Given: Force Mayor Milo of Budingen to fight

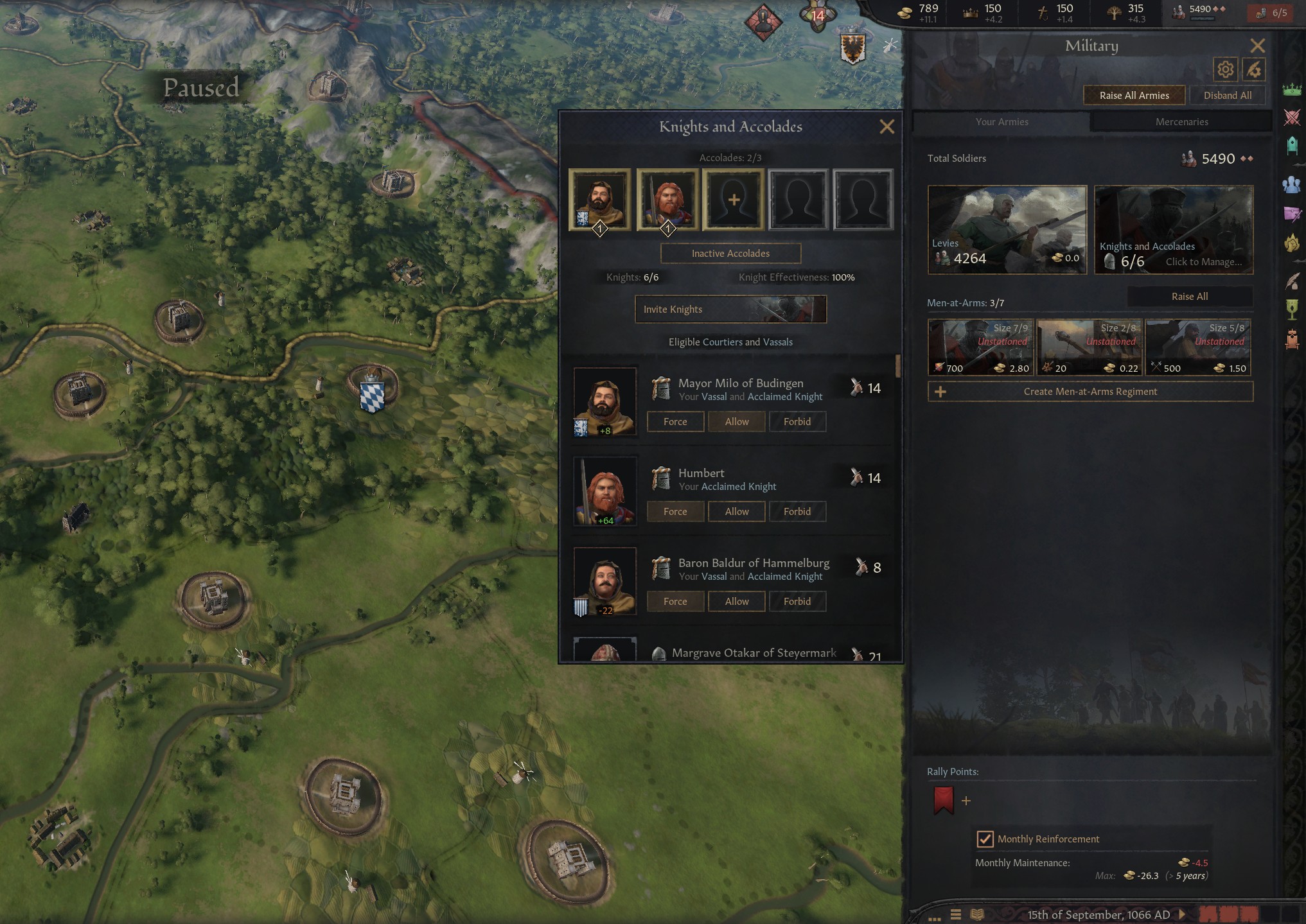Looking at the screenshot, I should (x=675, y=422).
